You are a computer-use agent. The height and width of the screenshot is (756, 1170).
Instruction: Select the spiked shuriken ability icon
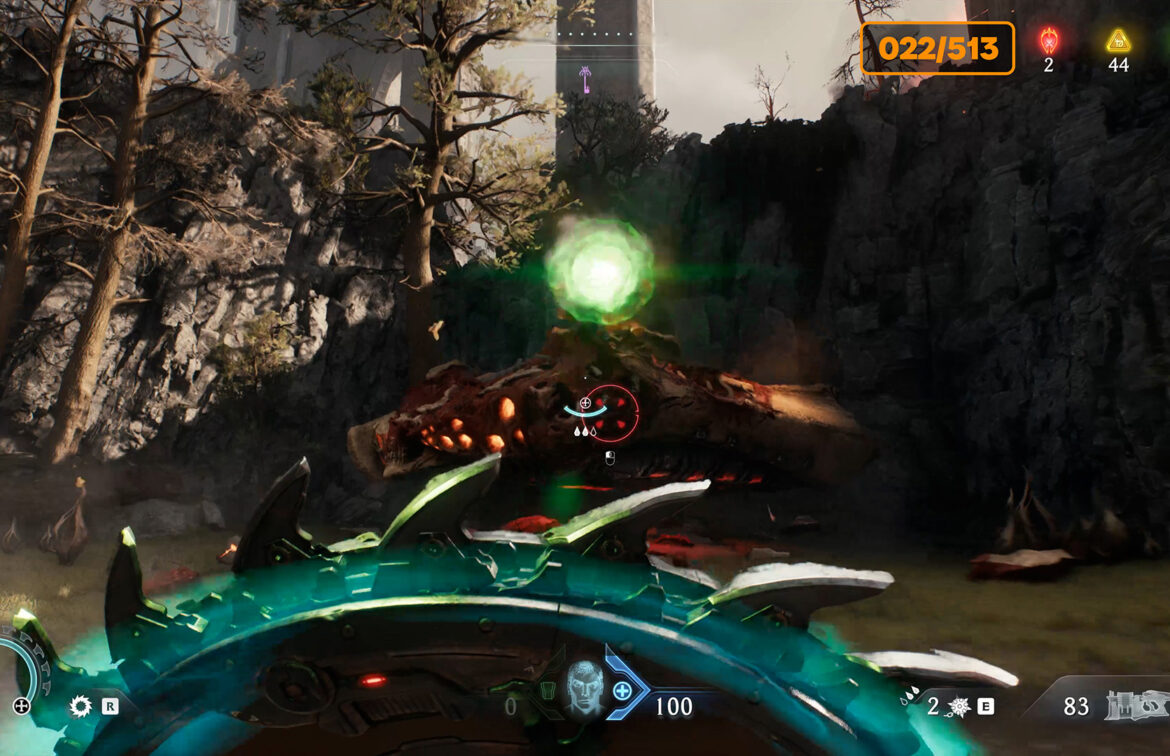tap(959, 707)
